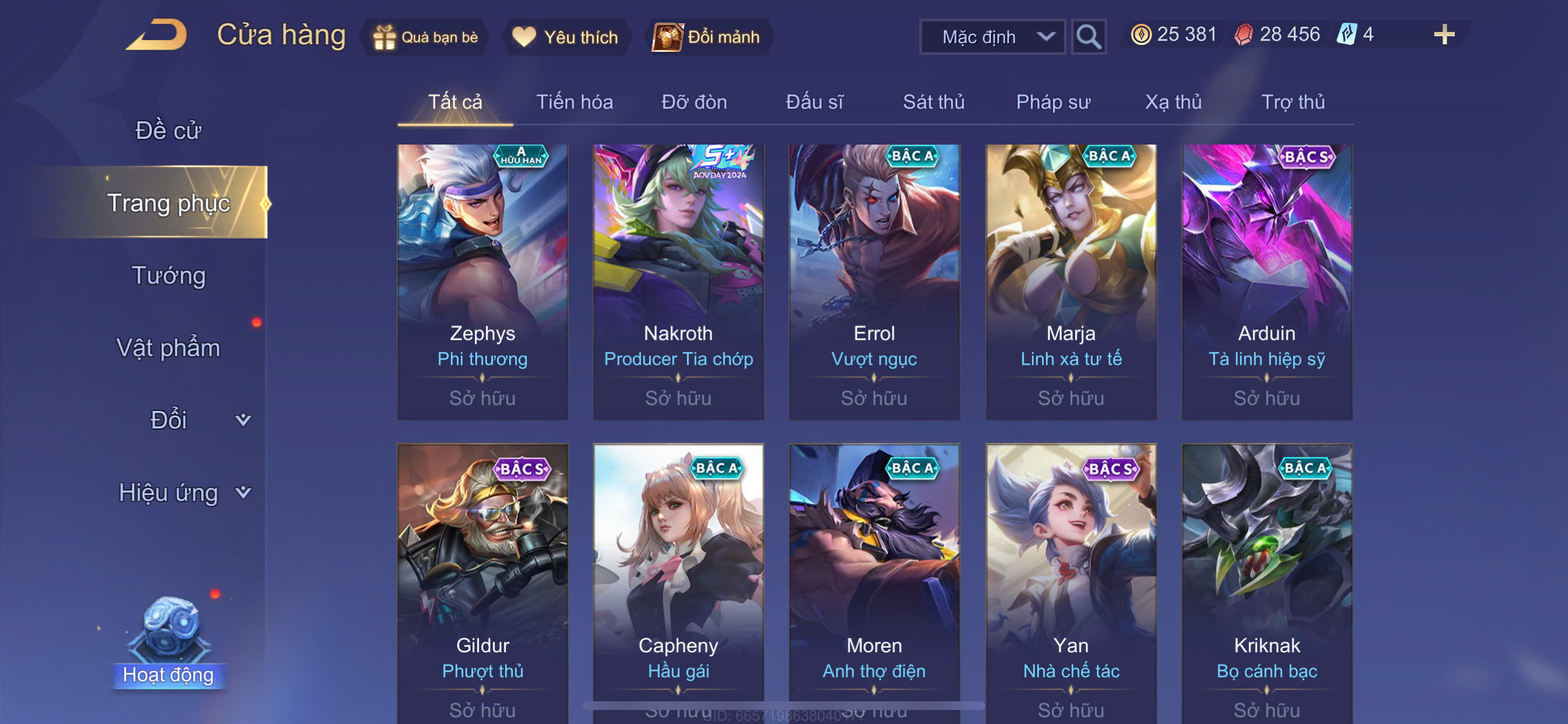Switch to the Đỡ đòn tab

tap(694, 102)
